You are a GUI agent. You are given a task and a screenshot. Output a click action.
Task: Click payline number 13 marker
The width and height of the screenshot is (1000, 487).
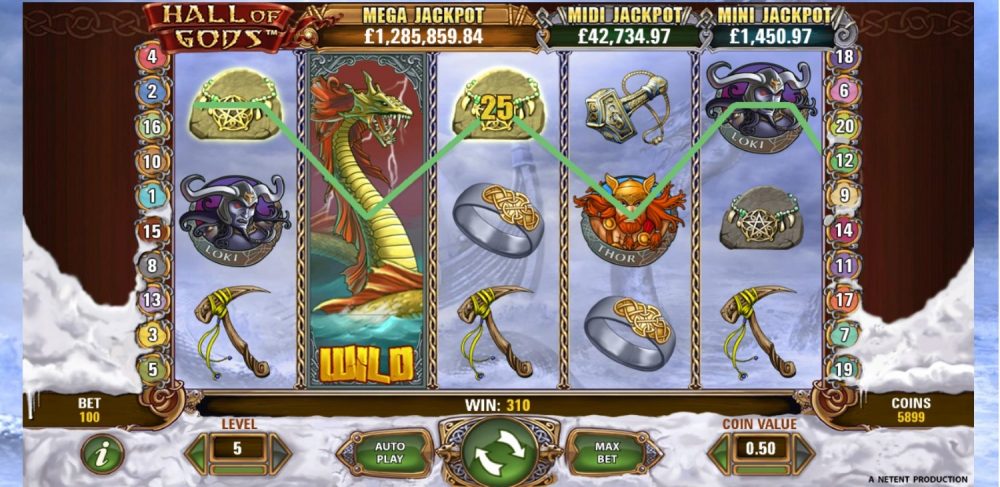click(153, 299)
